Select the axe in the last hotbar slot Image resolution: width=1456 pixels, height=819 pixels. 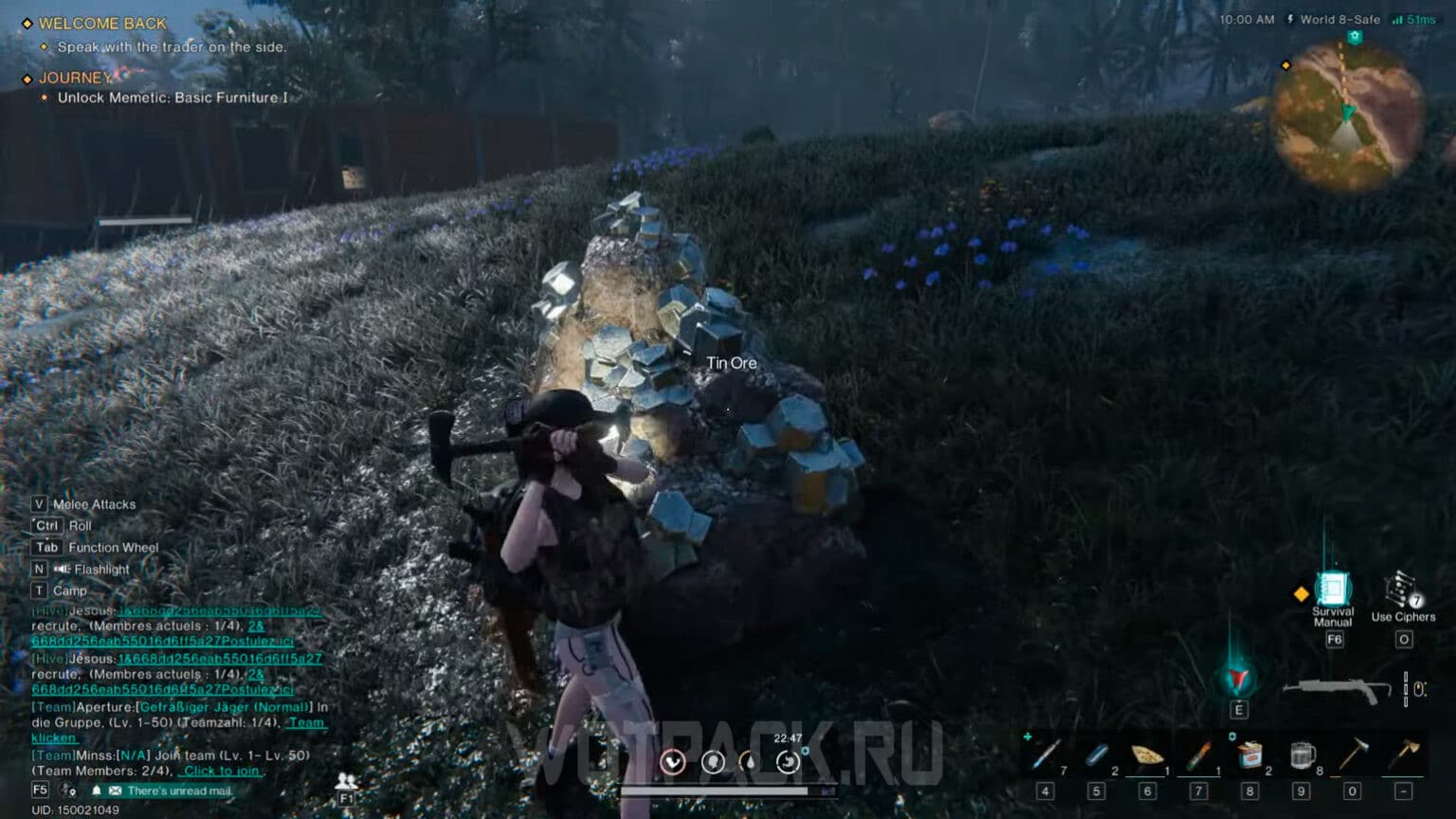point(1405,754)
